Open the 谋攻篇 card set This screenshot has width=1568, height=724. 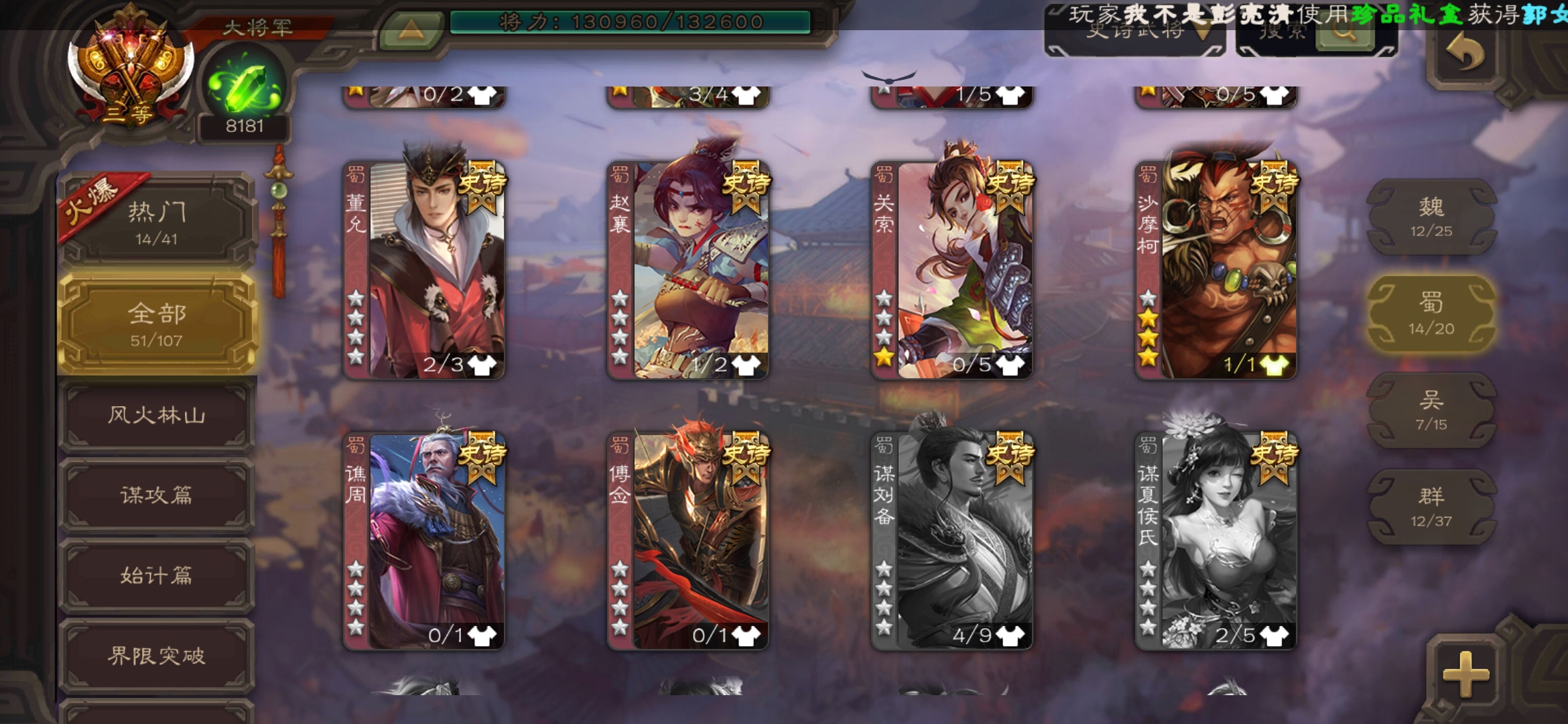pos(157,495)
